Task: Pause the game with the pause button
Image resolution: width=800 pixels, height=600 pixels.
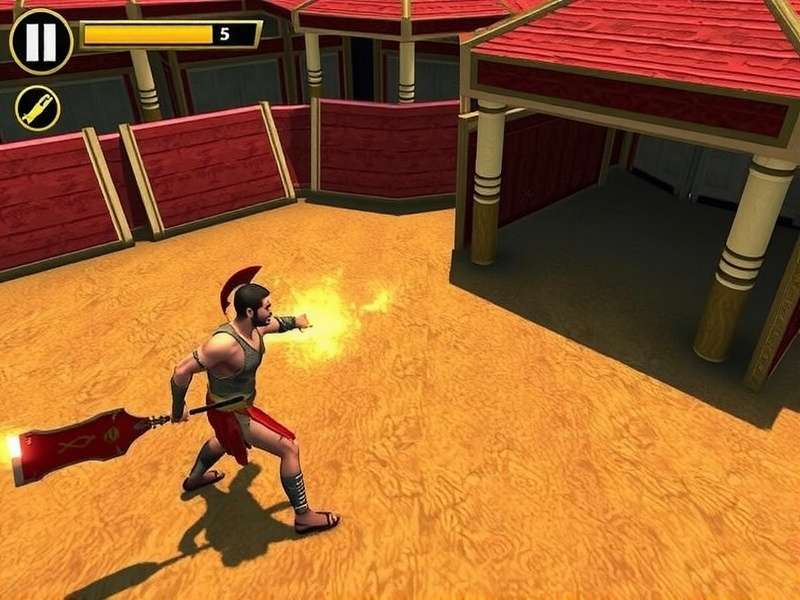Action: pos(41,41)
